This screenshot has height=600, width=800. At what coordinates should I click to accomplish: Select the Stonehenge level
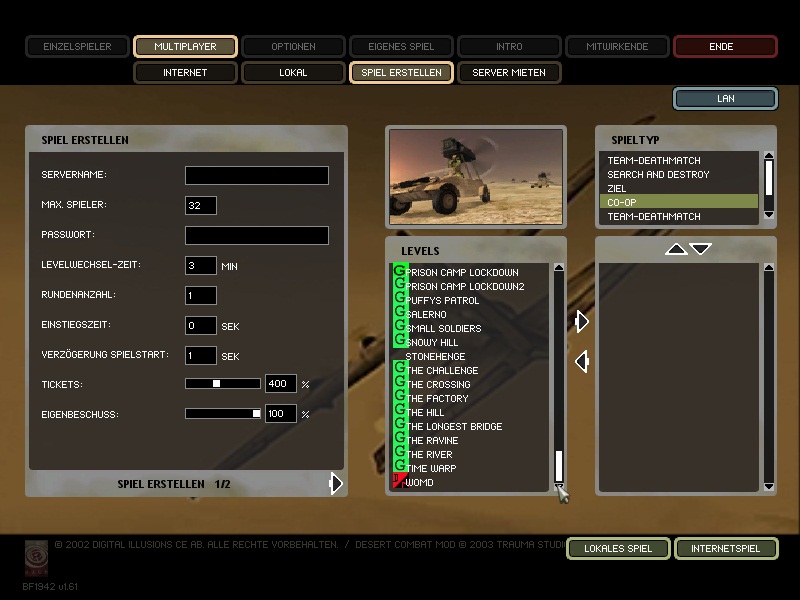point(435,357)
